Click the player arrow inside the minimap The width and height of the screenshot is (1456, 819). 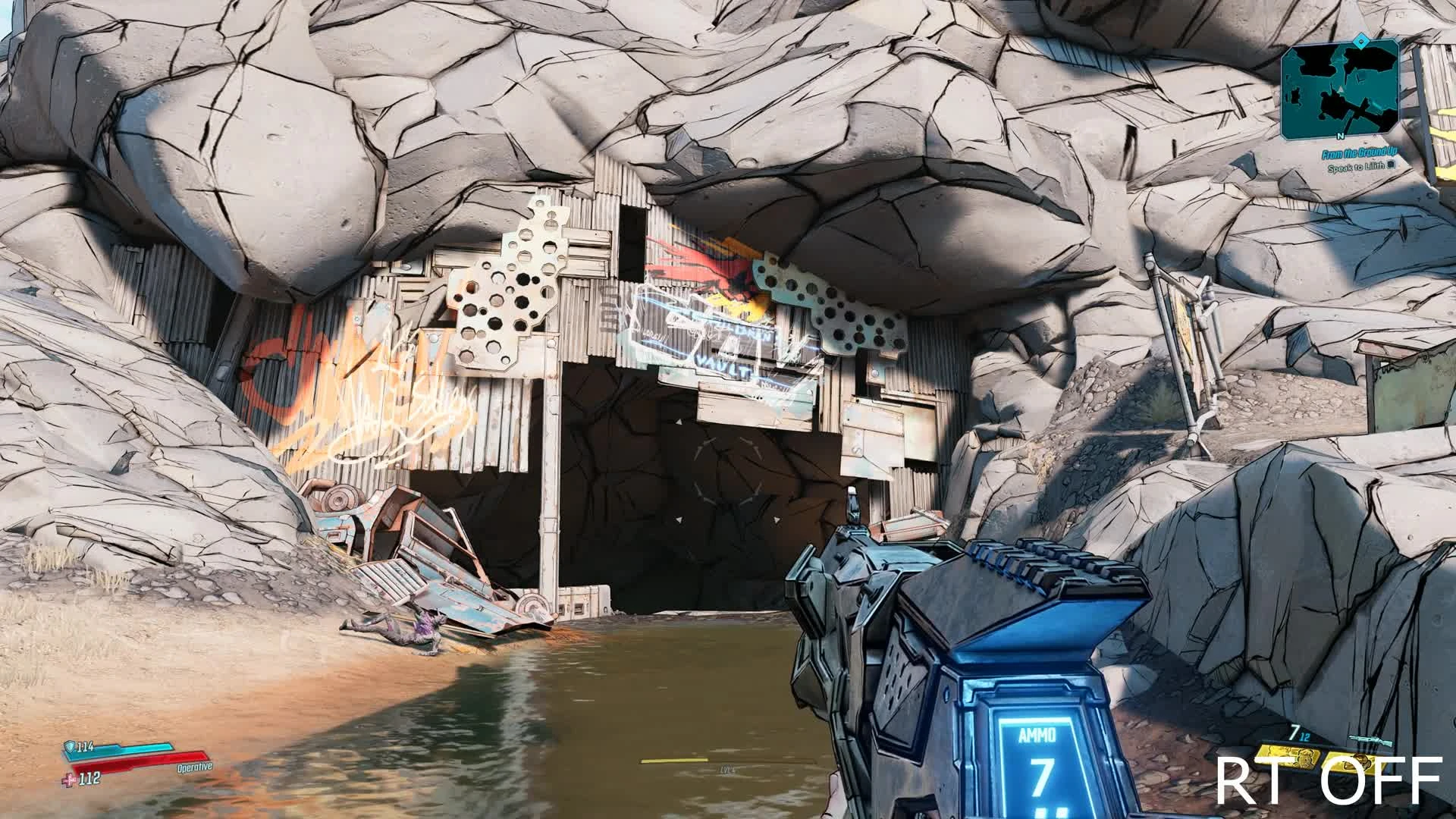tap(1341, 89)
